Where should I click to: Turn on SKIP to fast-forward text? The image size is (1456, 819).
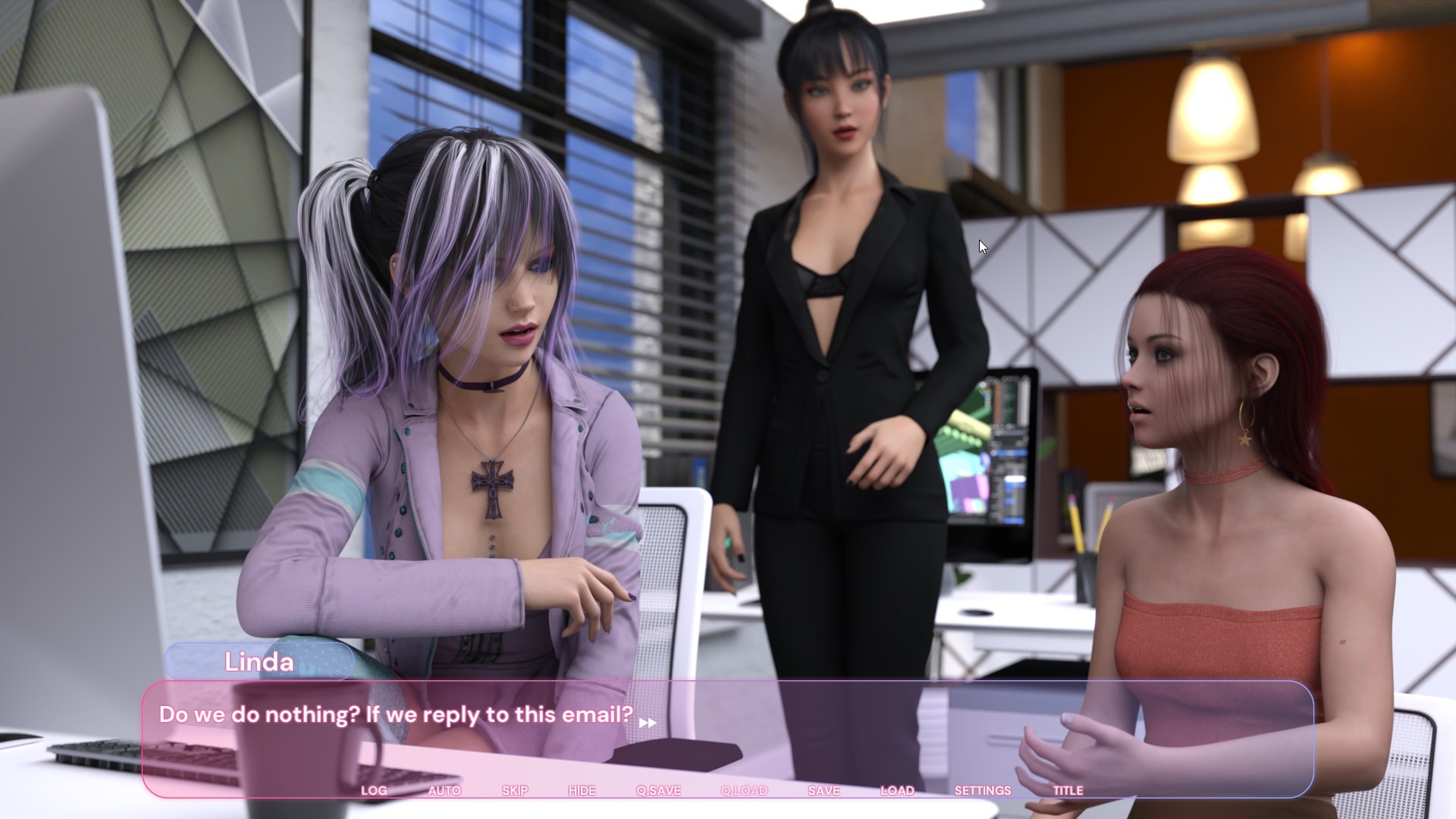coord(515,790)
